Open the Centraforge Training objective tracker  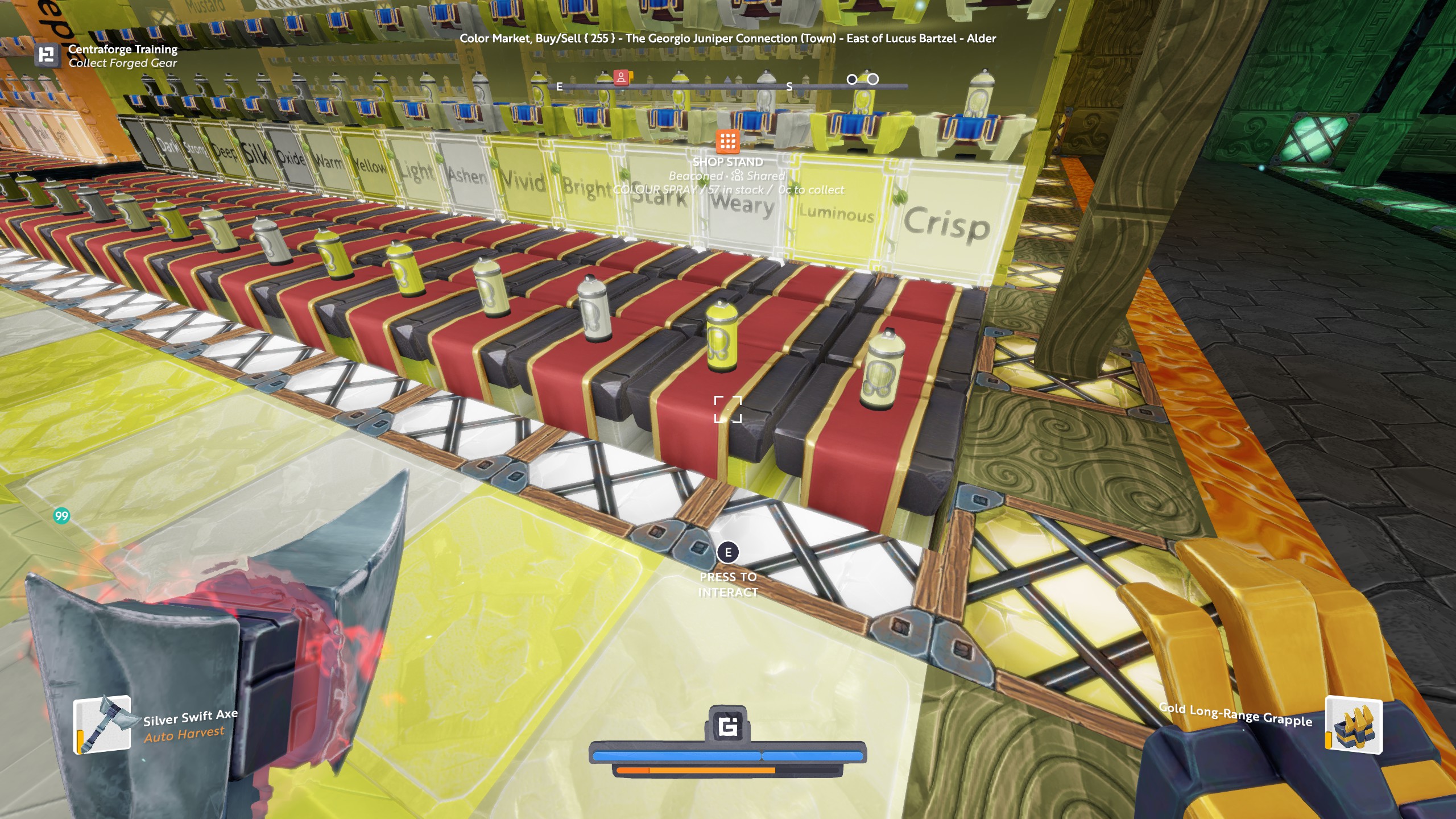point(47,56)
